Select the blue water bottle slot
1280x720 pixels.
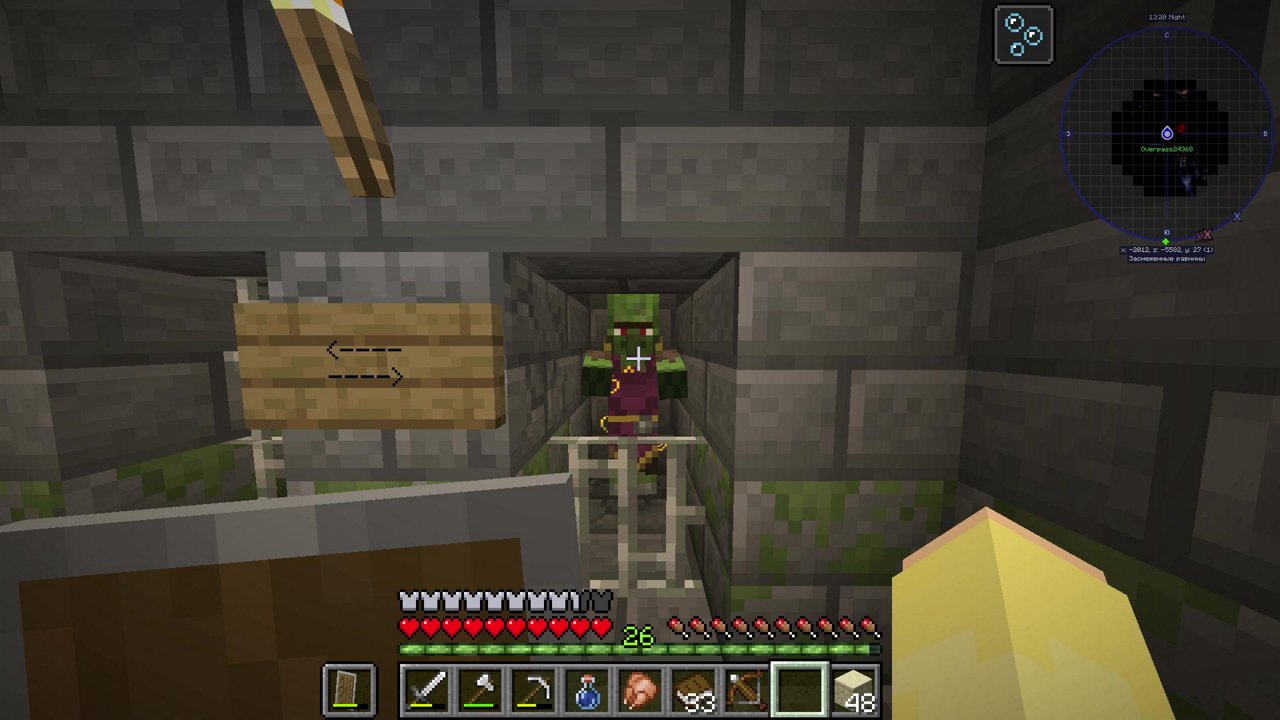point(587,691)
